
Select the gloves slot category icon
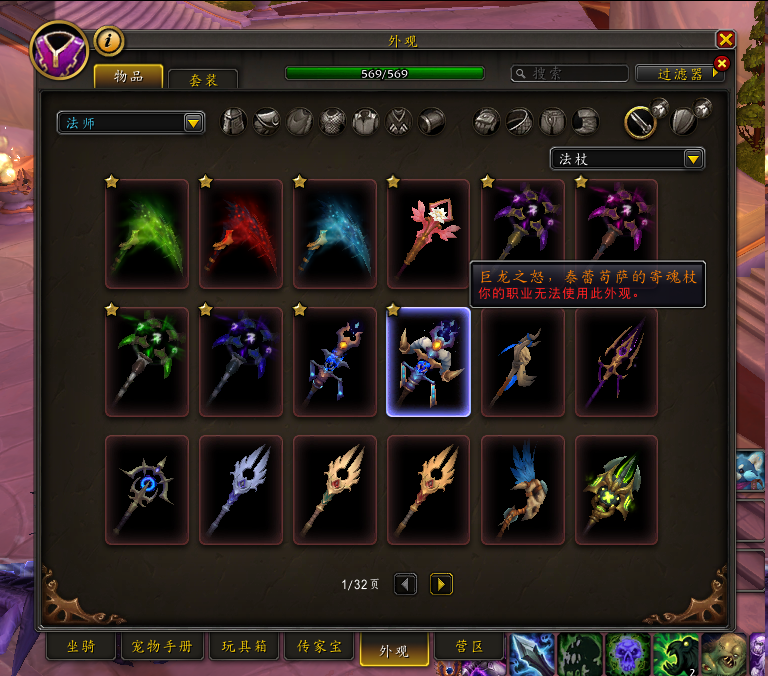(487, 122)
